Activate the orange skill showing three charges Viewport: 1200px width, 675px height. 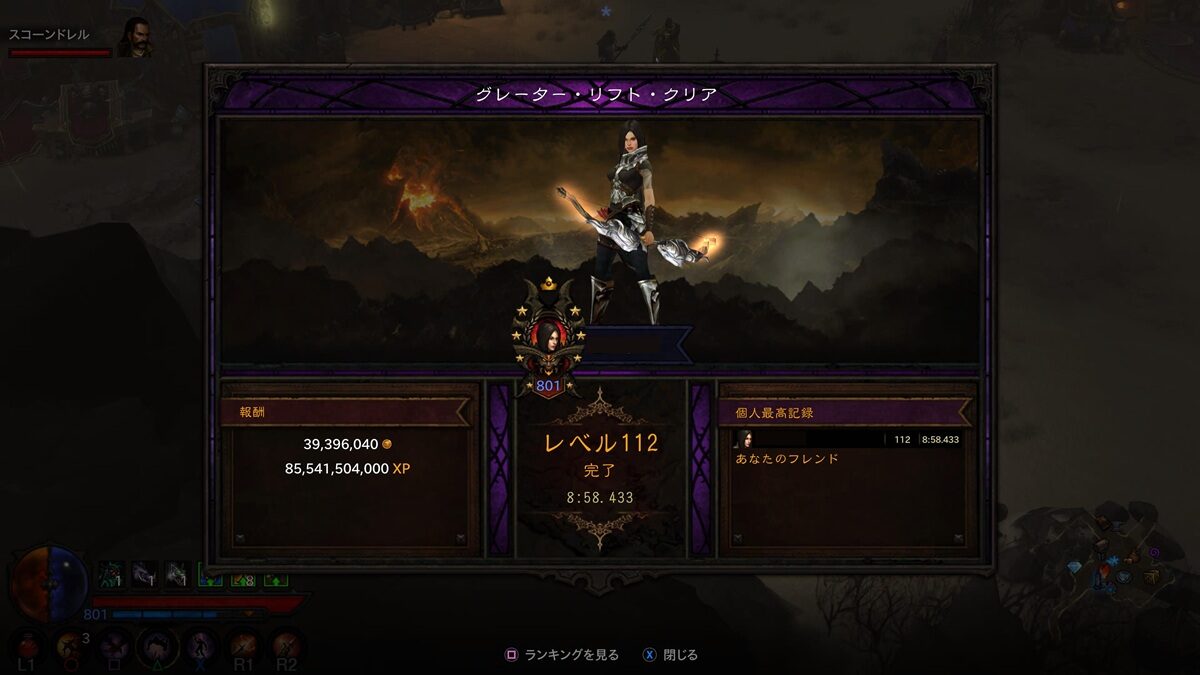click(x=71, y=647)
